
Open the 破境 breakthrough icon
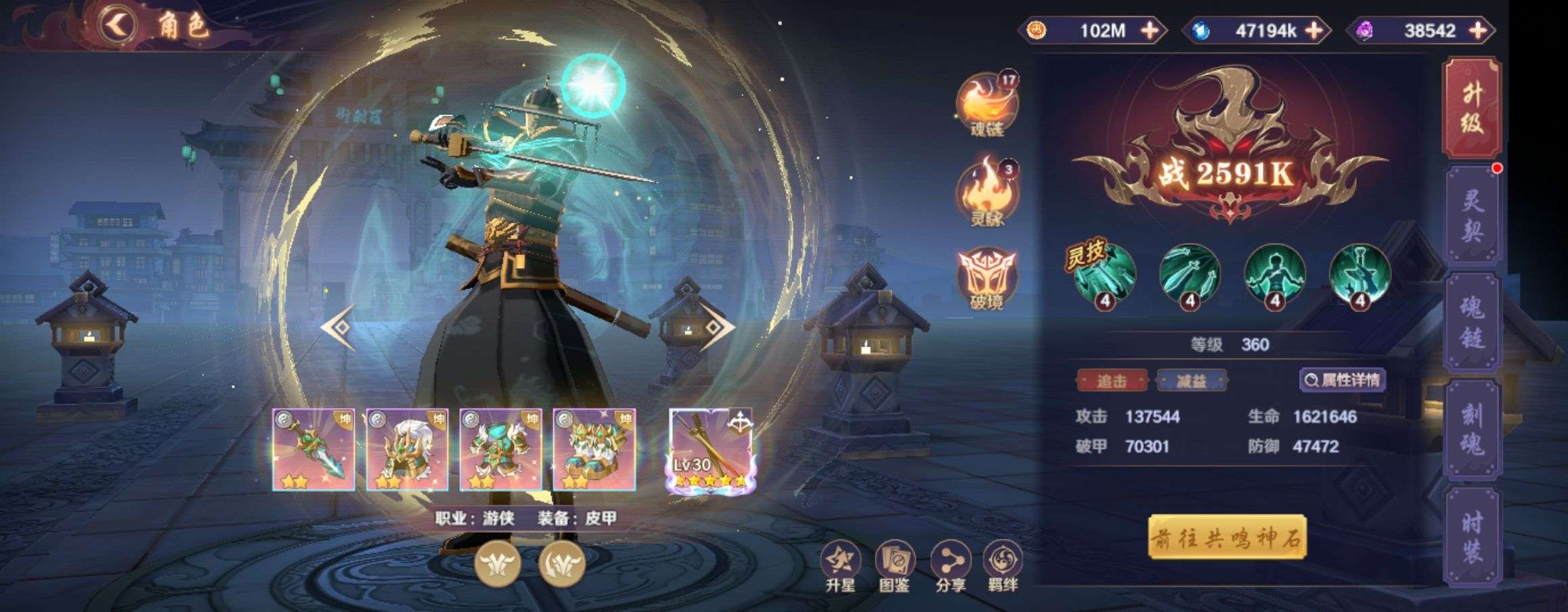986,280
